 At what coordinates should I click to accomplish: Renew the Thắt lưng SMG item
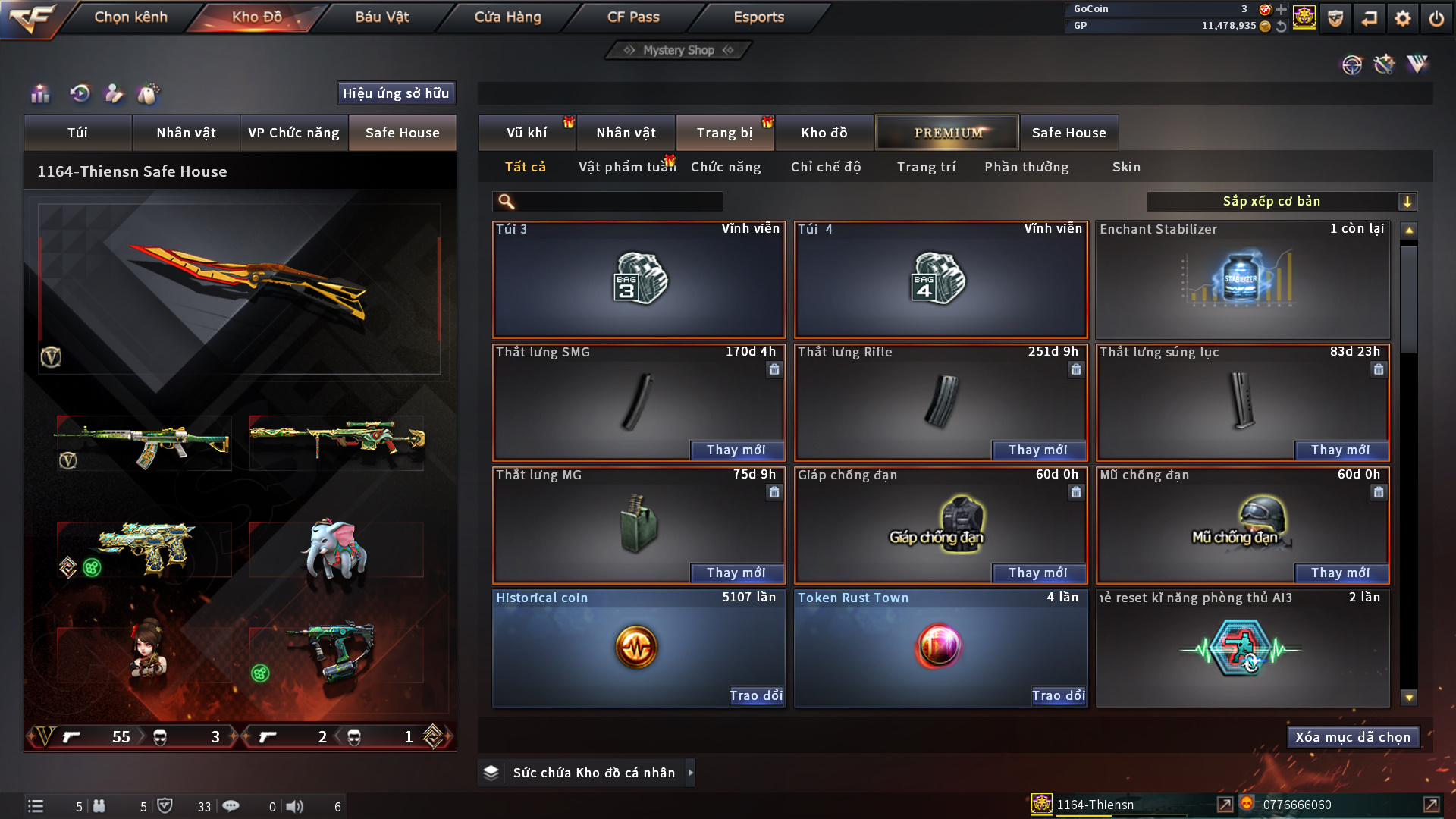[x=736, y=450]
